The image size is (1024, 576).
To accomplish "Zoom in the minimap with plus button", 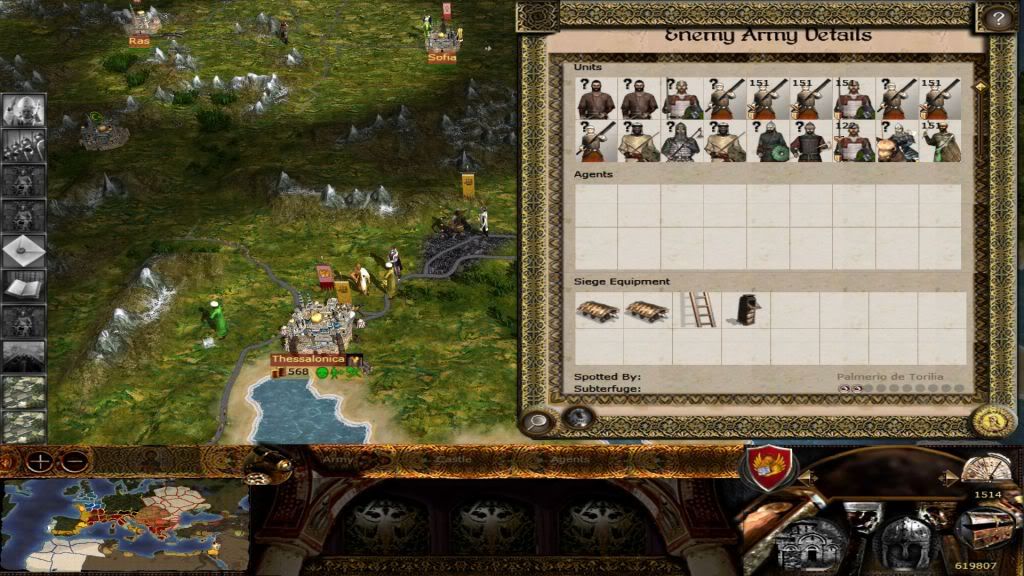I will click(x=40, y=462).
